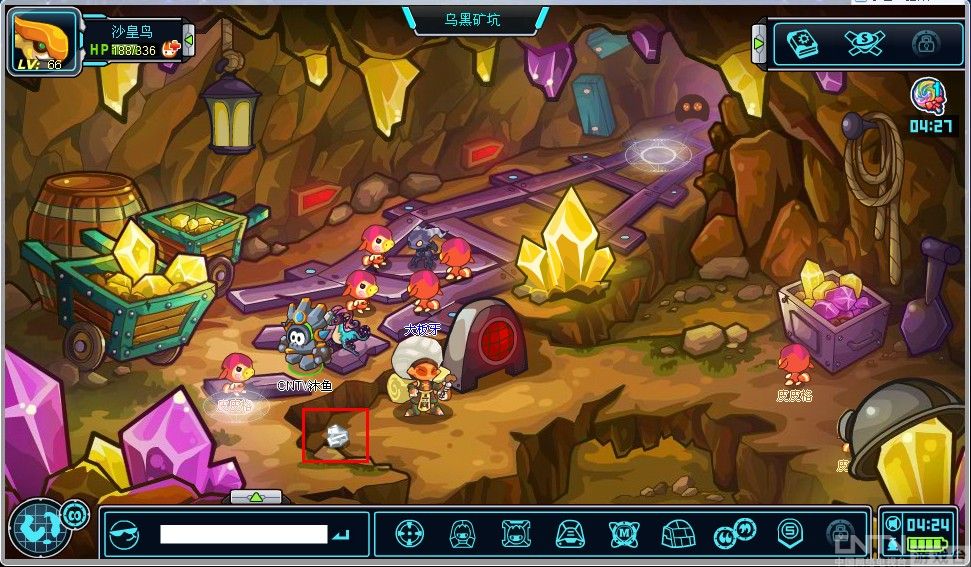The height and width of the screenshot is (567, 971).
Task: Open the rainbow lollipop gift icon
Action: pos(927,97)
